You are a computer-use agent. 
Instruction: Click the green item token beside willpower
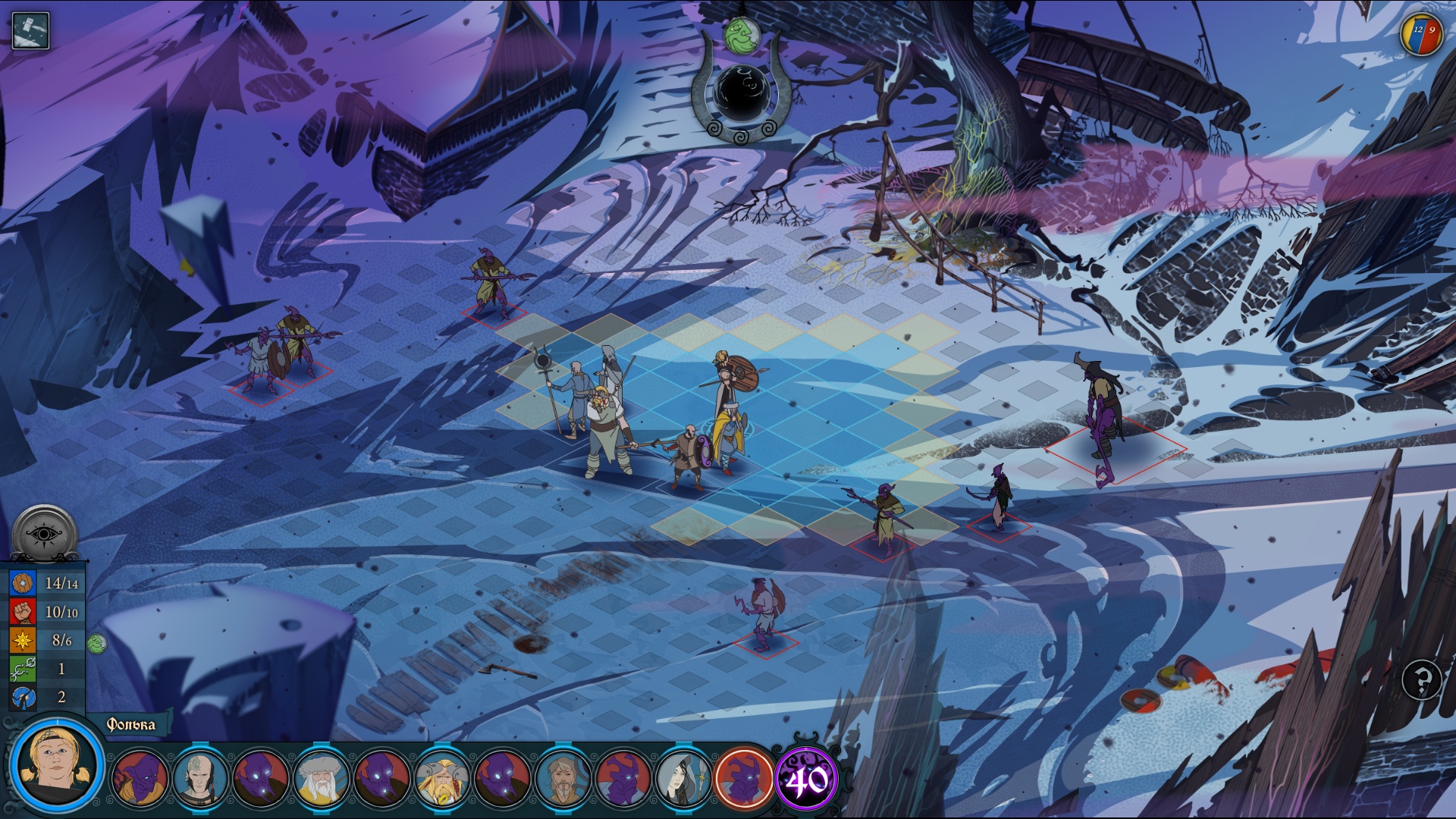pos(97,644)
